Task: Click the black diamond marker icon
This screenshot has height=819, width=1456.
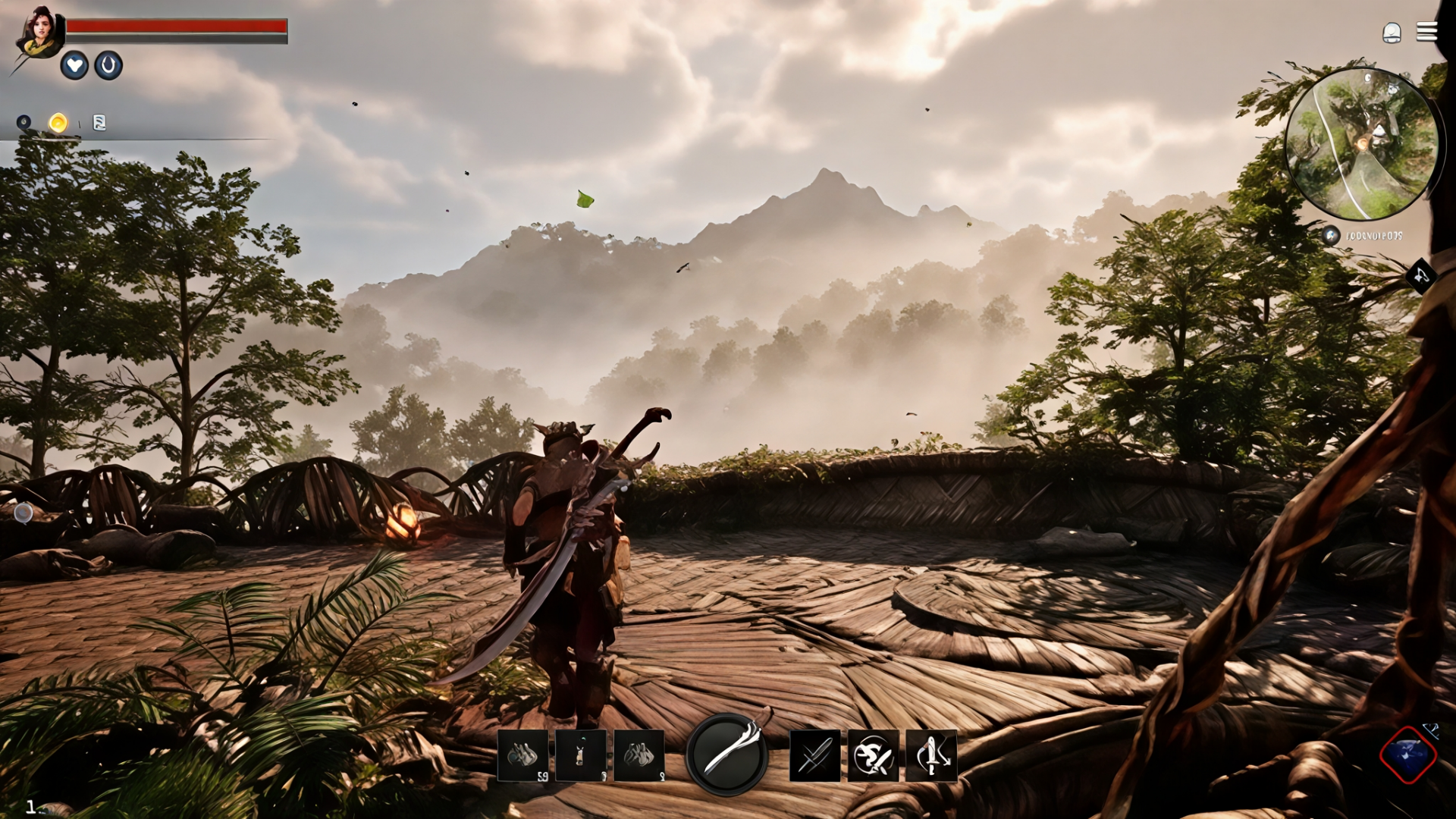Action: coord(1421,276)
